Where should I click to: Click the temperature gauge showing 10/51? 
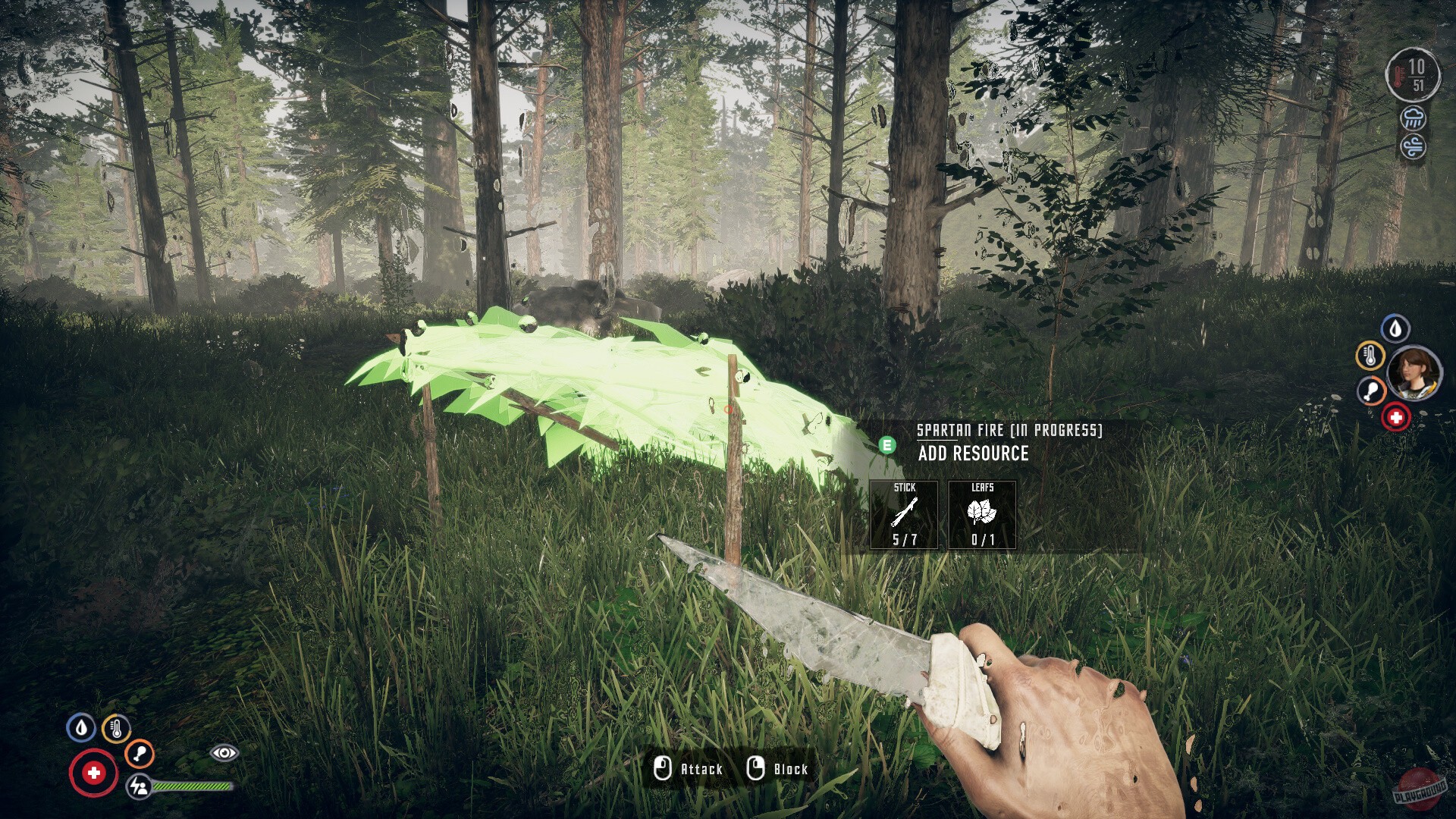point(1415,74)
